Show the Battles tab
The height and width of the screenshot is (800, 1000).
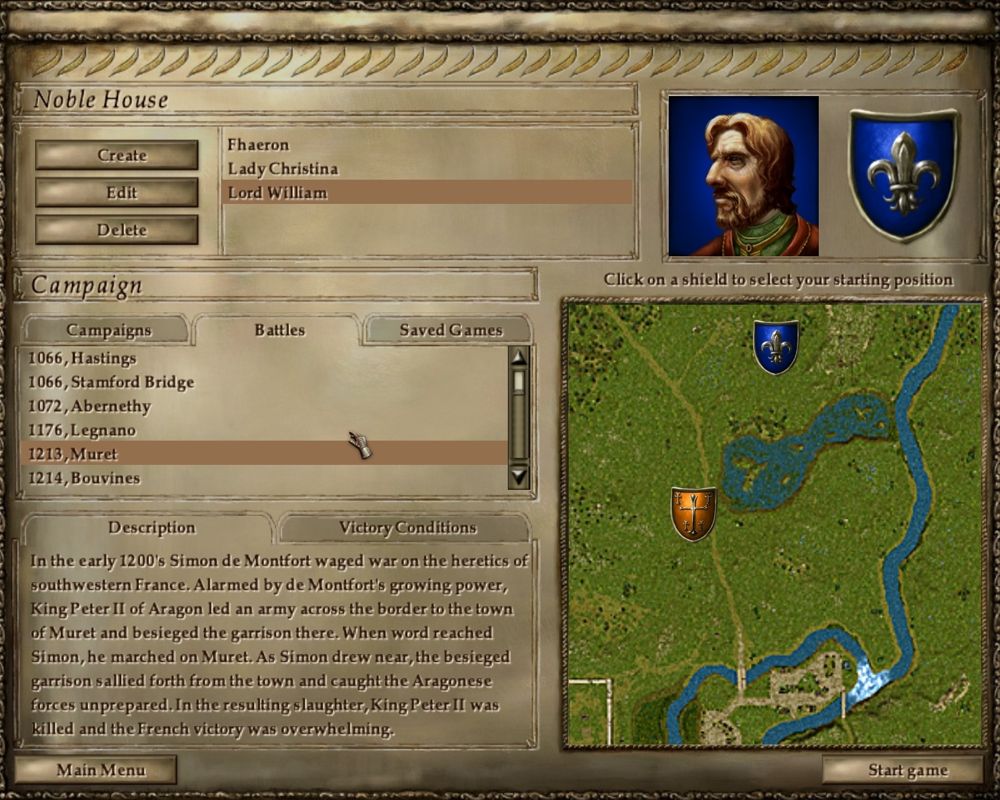[279, 330]
